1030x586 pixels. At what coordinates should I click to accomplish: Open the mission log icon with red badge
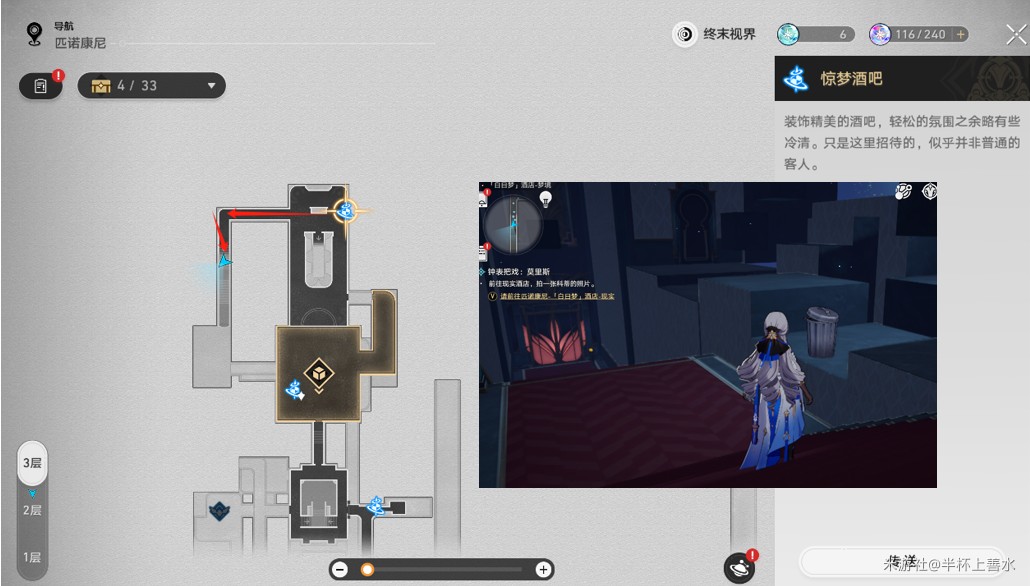click(41, 86)
